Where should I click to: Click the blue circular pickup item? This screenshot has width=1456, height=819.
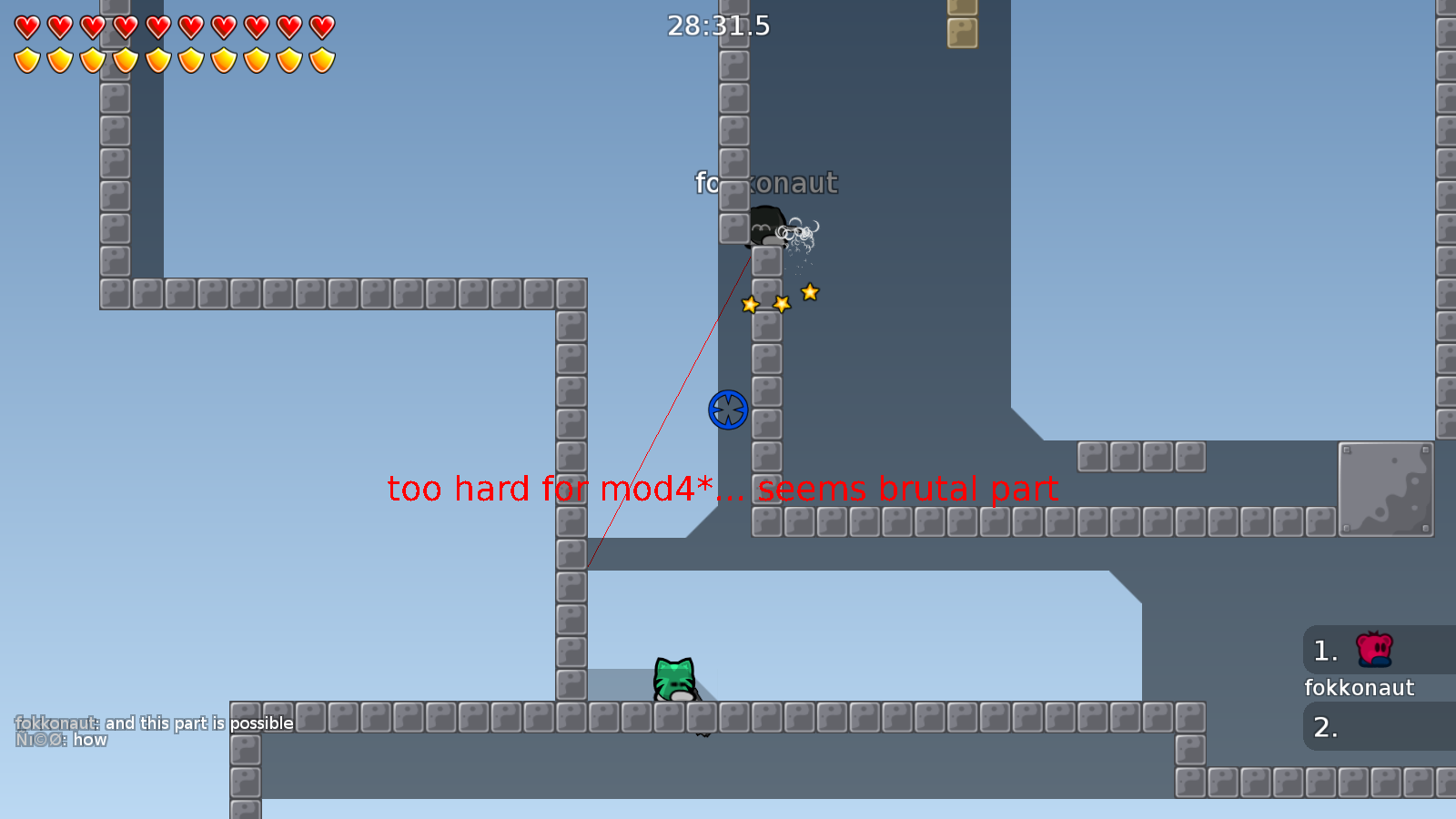pos(728,410)
